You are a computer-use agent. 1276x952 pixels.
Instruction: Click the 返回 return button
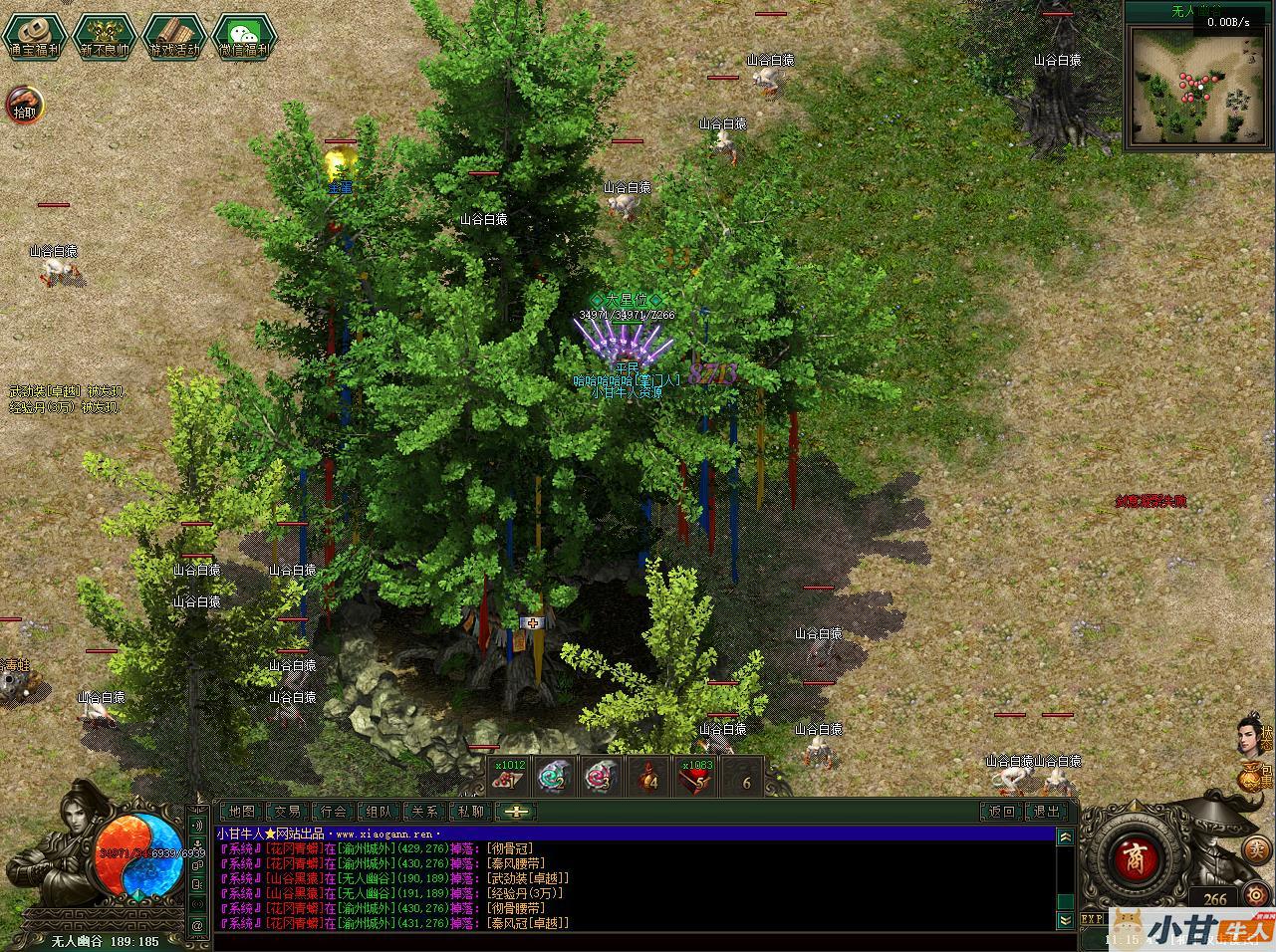[1001, 812]
